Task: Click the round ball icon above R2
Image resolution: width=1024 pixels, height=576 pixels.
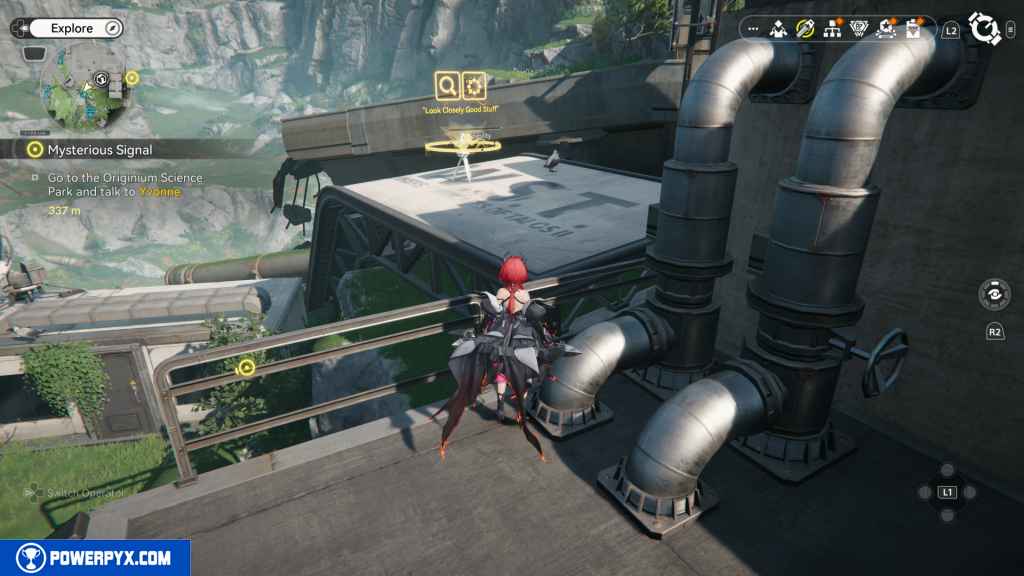Action: [994, 295]
